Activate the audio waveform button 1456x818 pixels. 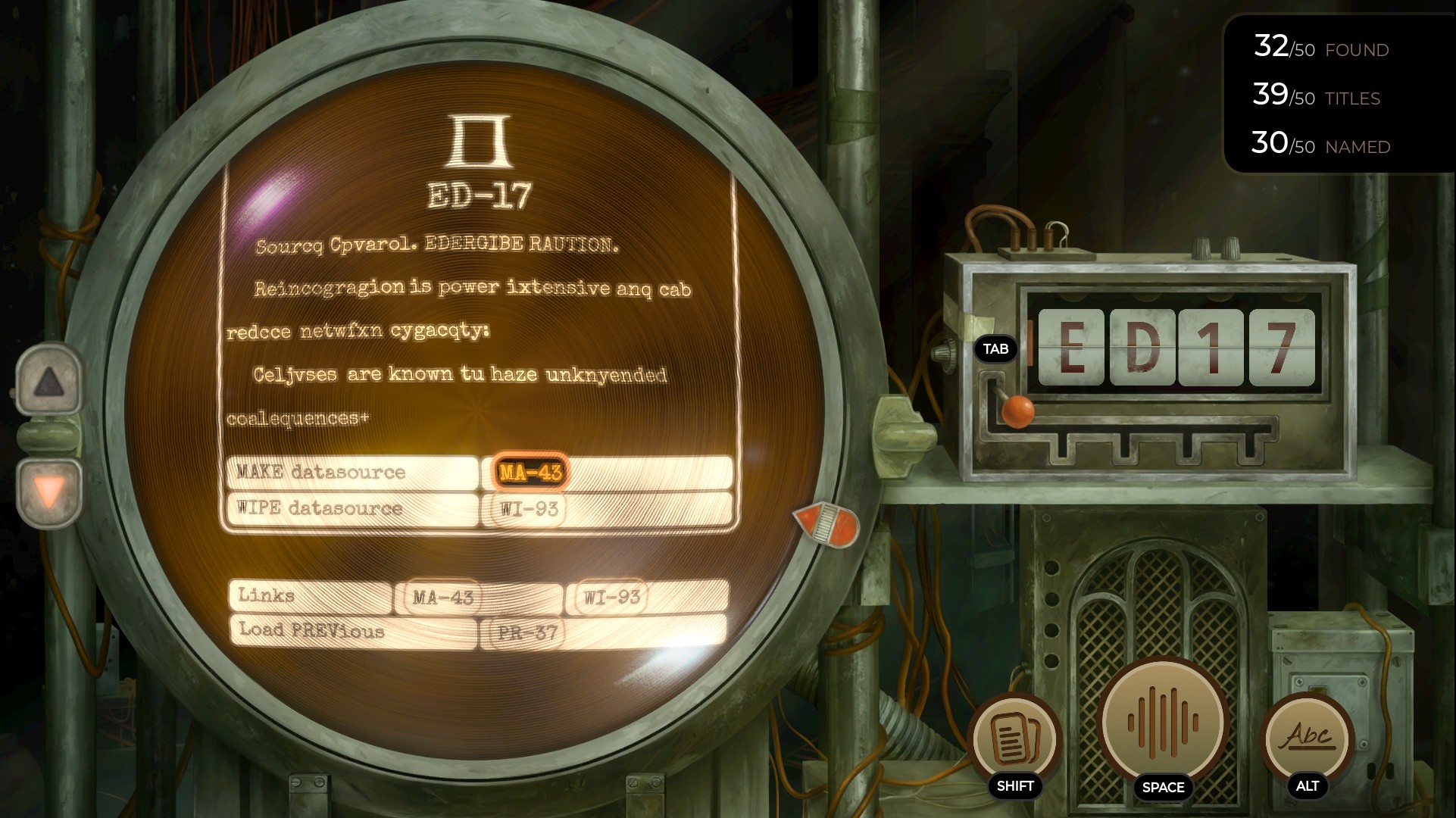(1163, 722)
